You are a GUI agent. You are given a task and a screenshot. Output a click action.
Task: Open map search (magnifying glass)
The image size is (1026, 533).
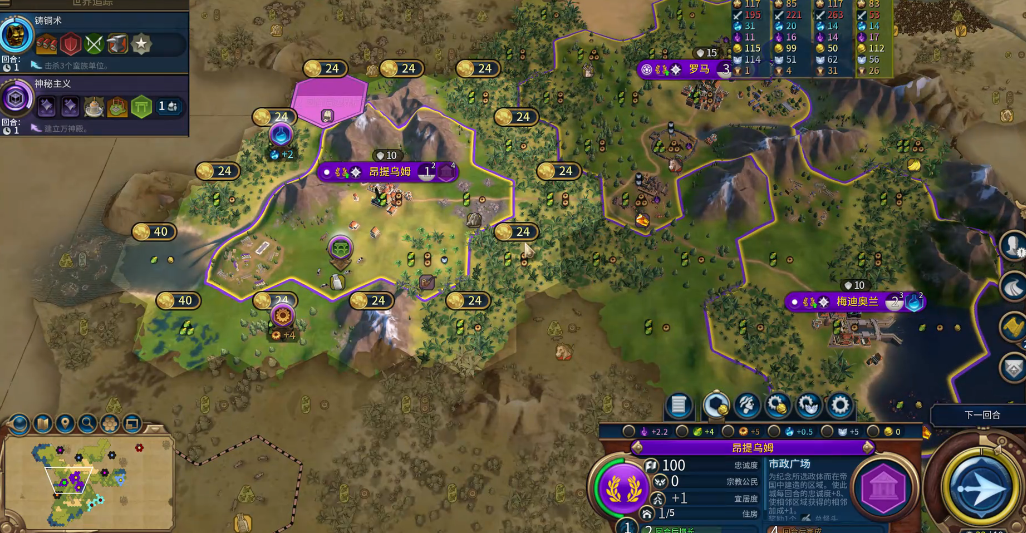click(x=88, y=423)
